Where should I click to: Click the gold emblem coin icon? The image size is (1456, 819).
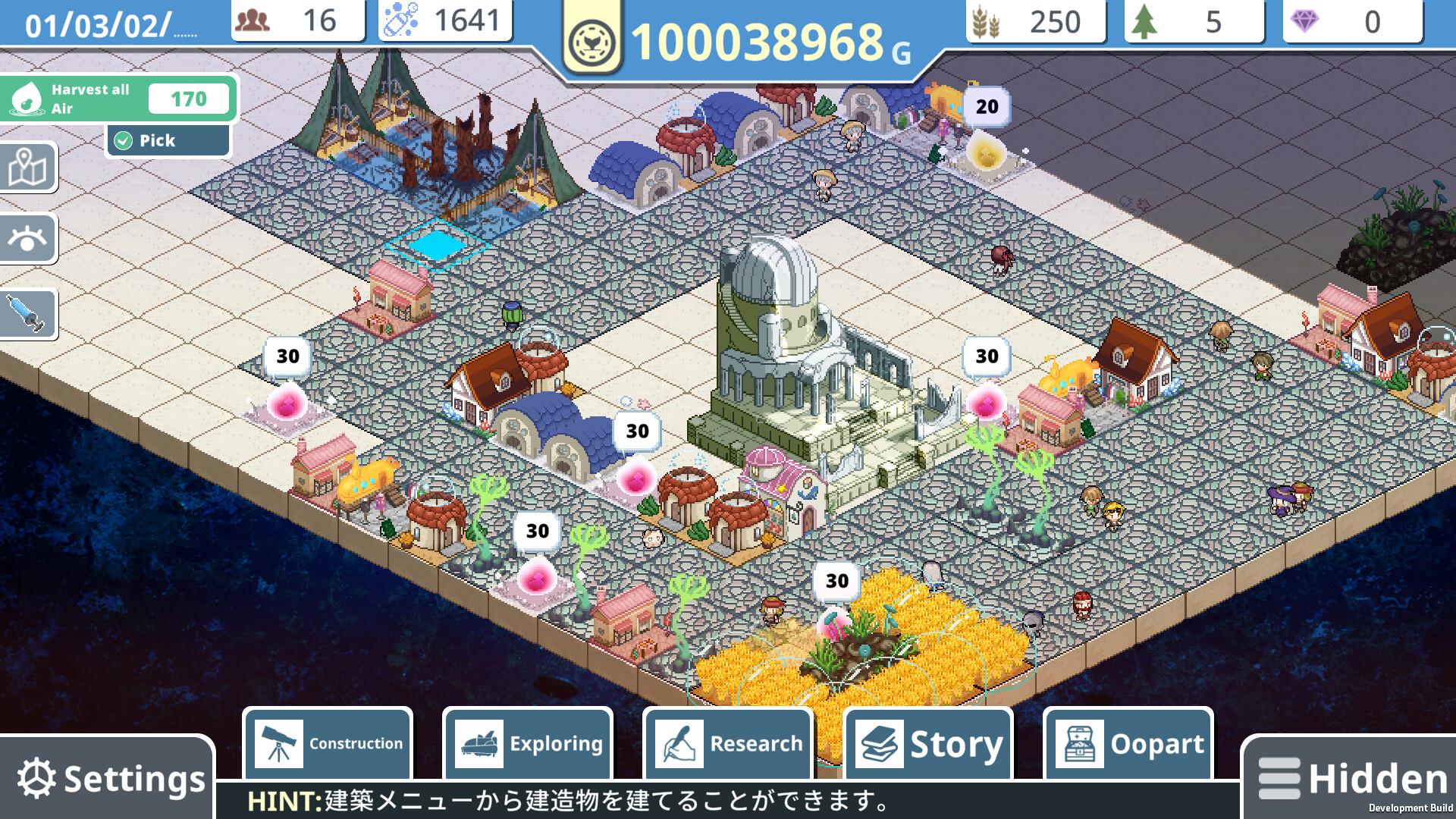tap(591, 41)
